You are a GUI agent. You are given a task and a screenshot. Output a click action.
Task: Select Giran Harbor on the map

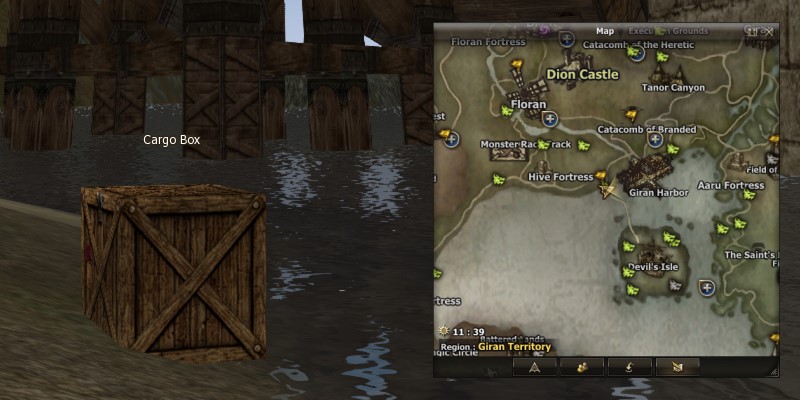tap(658, 192)
